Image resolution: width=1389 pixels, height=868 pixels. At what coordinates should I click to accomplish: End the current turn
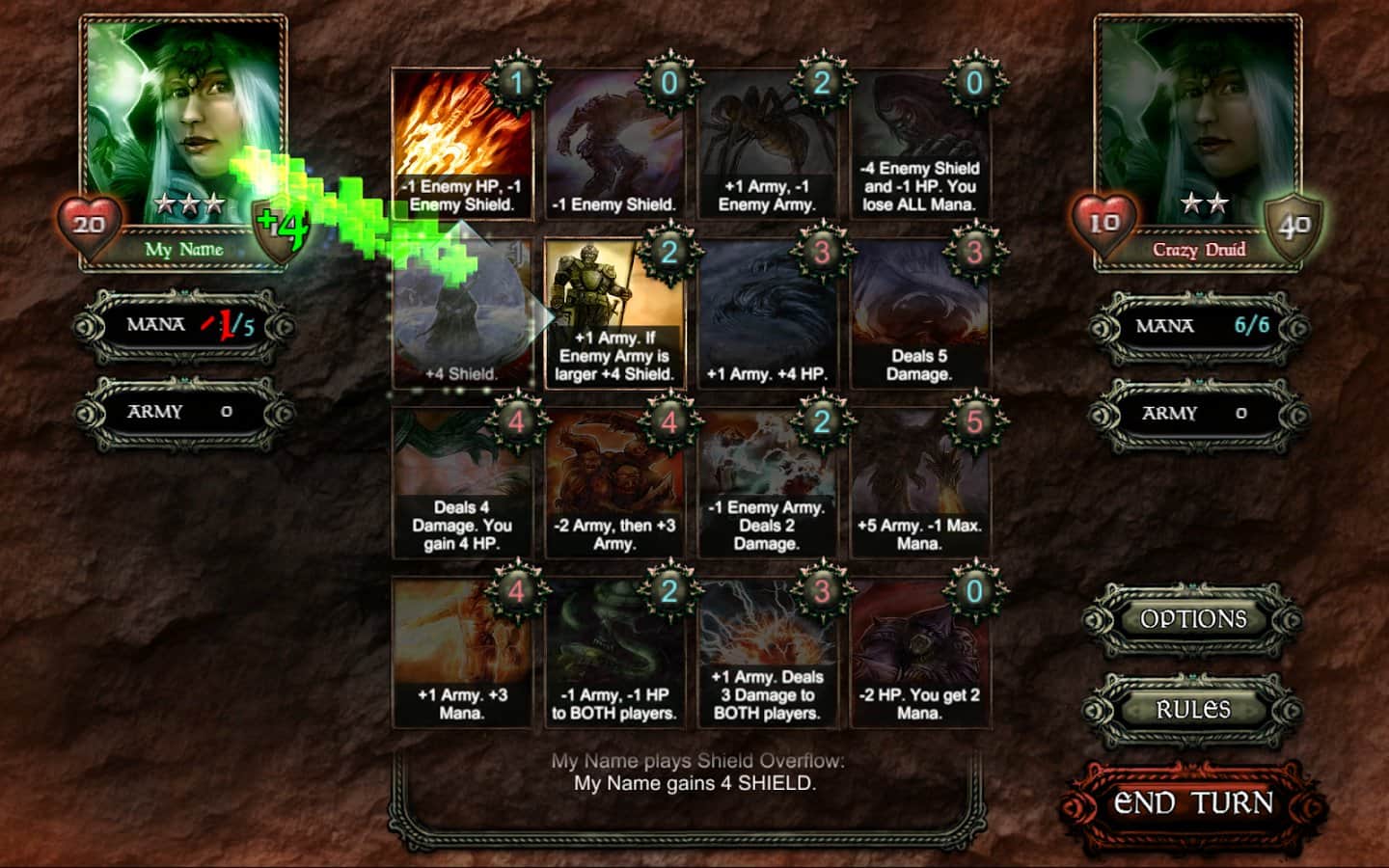(x=1193, y=803)
